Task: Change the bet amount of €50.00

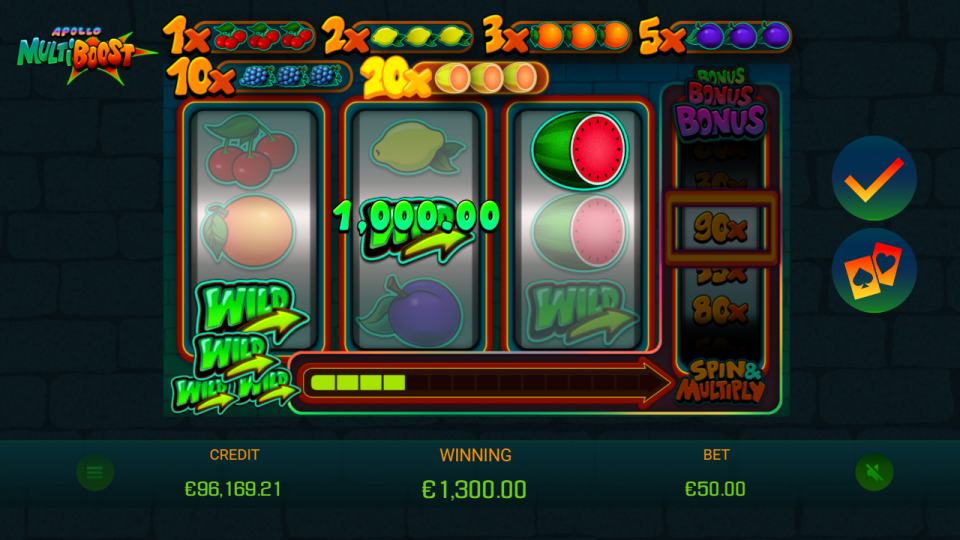Action: click(x=715, y=488)
